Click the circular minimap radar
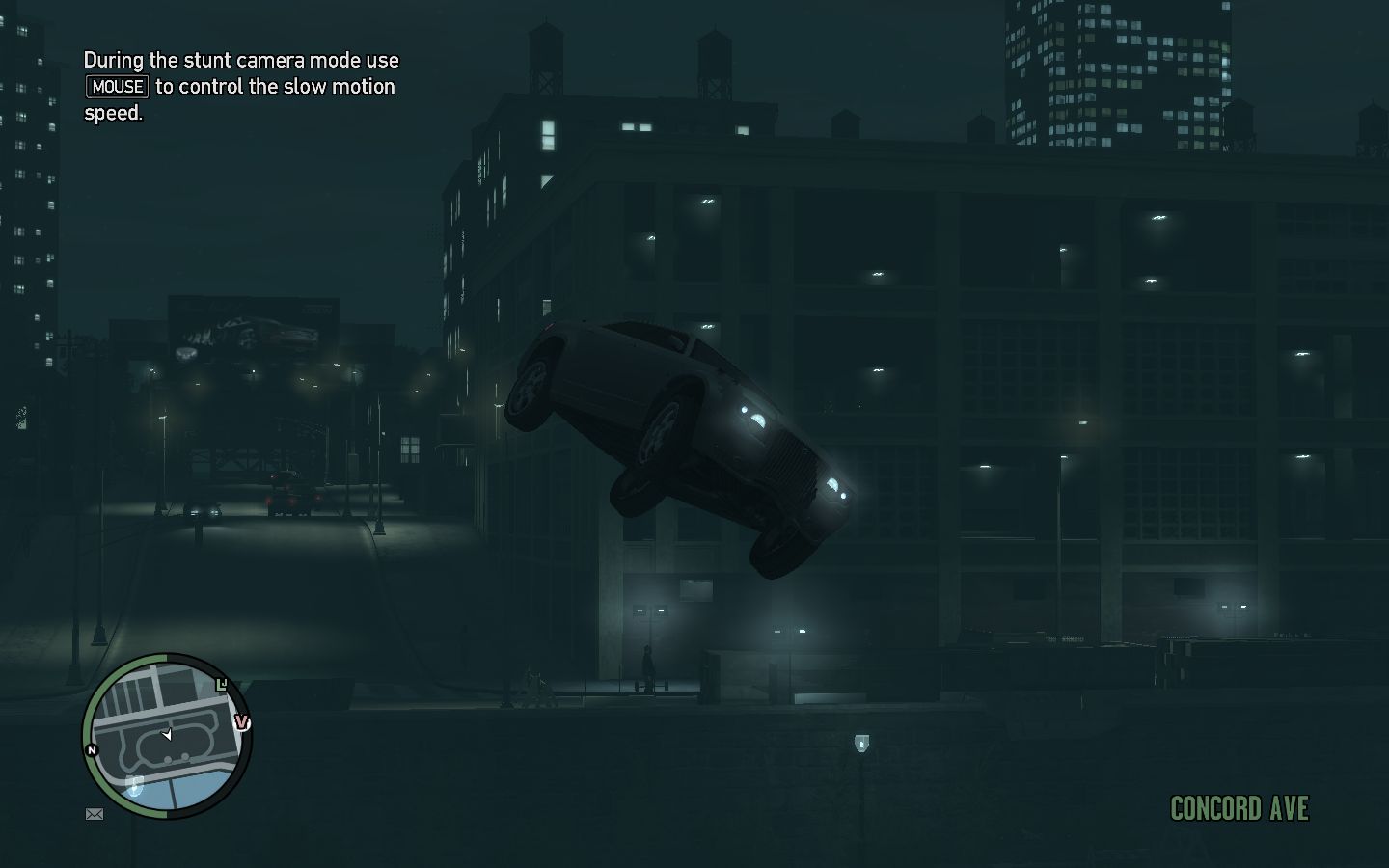 click(167, 737)
